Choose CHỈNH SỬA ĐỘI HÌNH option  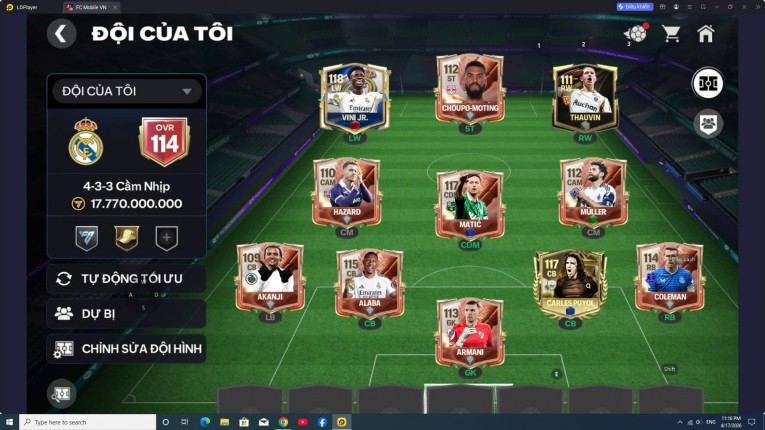(x=126, y=349)
